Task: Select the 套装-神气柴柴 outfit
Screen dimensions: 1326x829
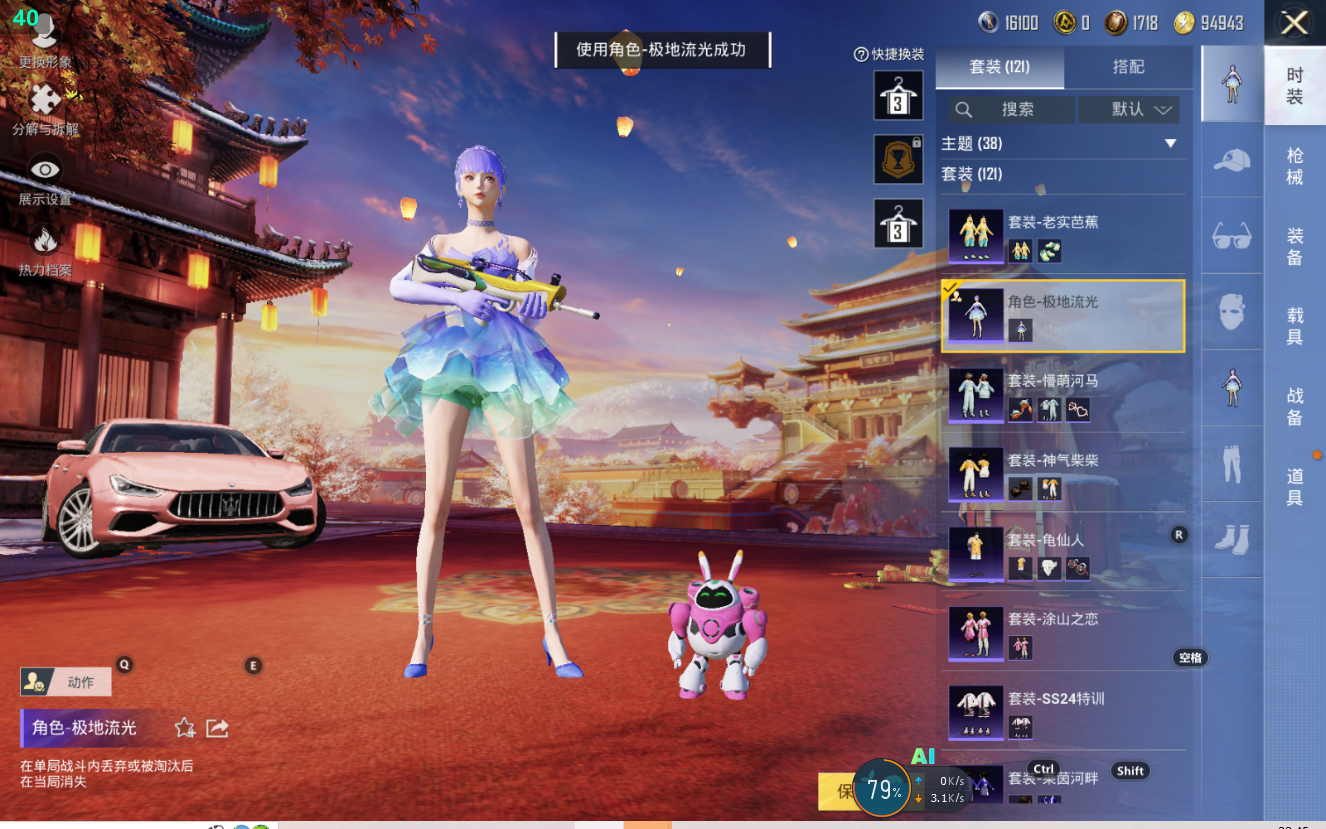Action: click(x=1064, y=474)
